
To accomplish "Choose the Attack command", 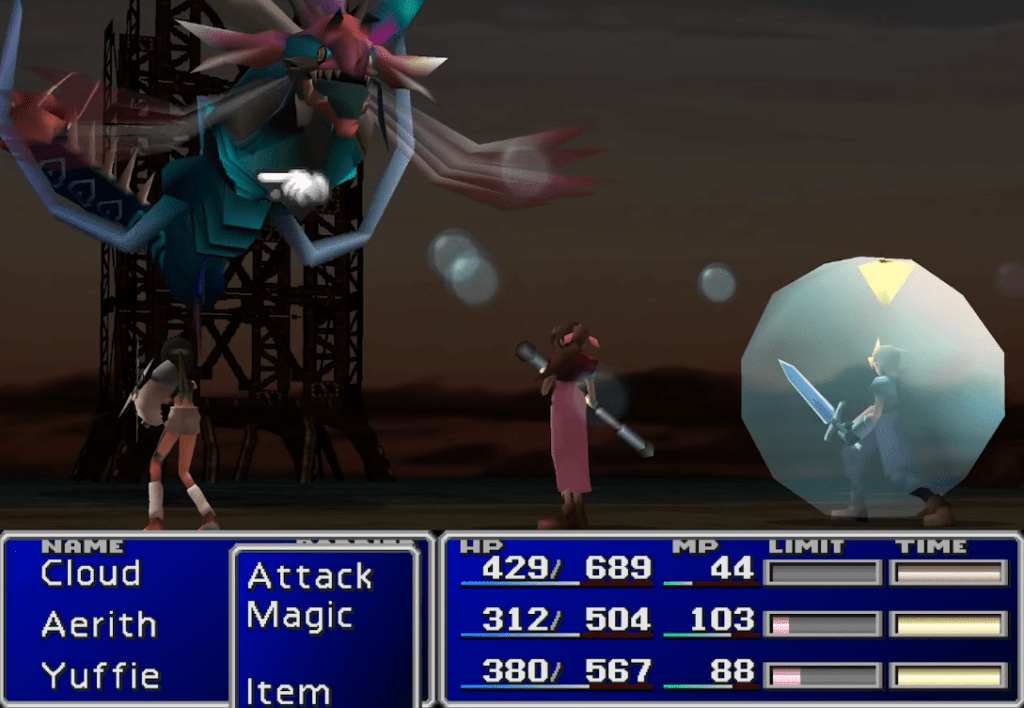I will click(310, 577).
